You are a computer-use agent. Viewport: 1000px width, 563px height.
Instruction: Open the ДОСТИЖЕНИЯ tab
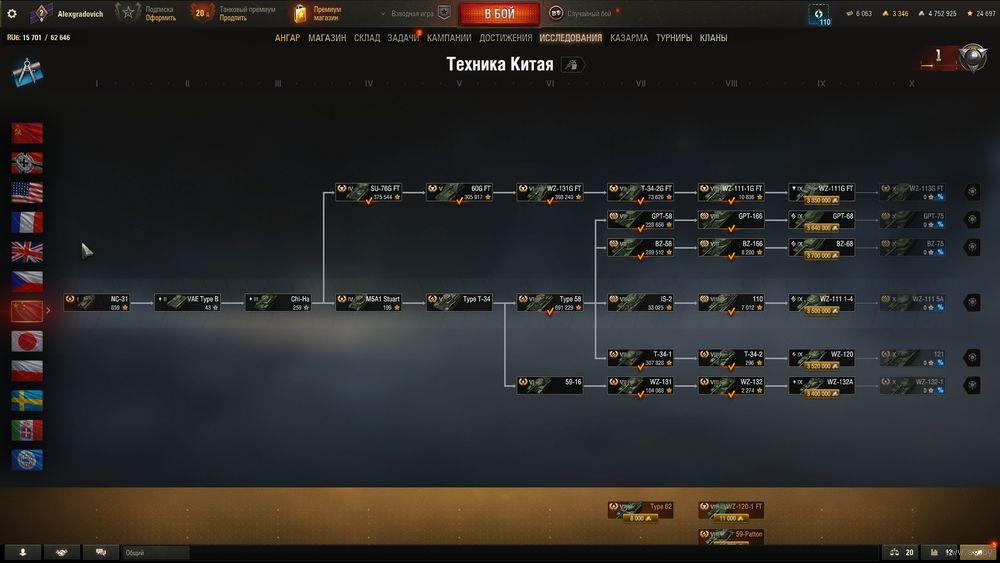[x=506, y=38]
